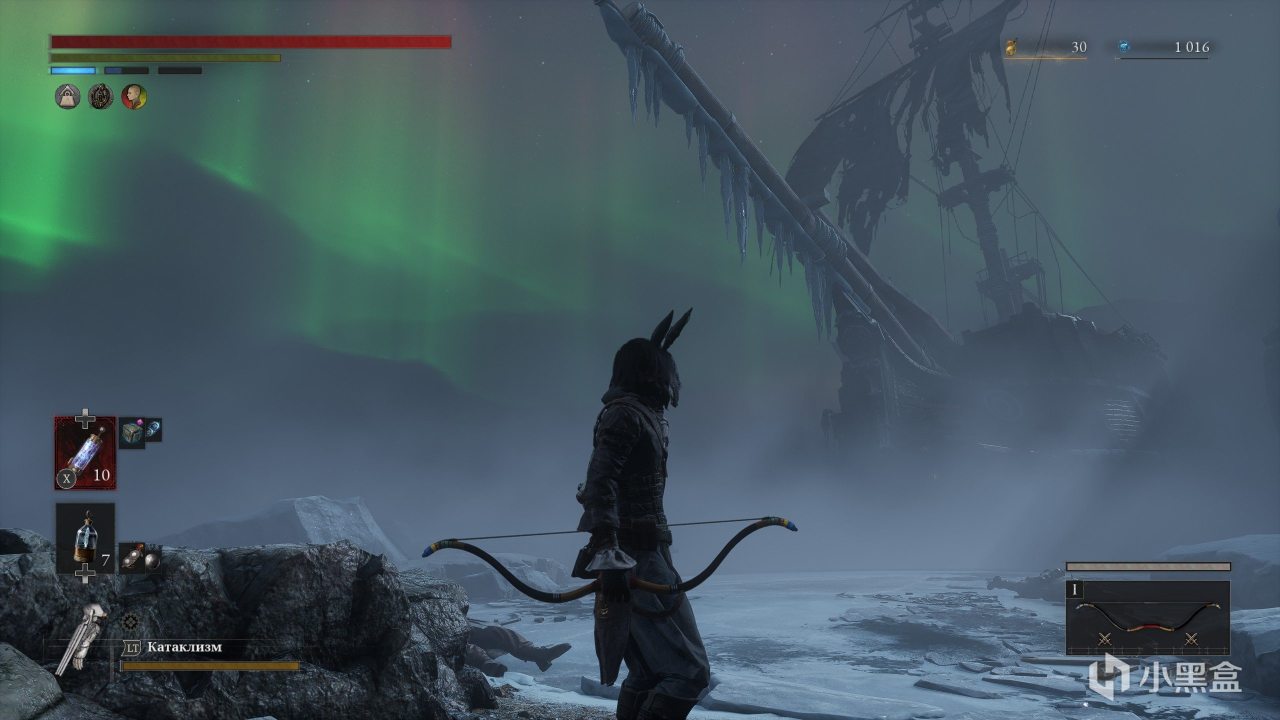Click the bald head portrait status icon
The width and height of the screenshot is (1280, 720).
point(134,97)
